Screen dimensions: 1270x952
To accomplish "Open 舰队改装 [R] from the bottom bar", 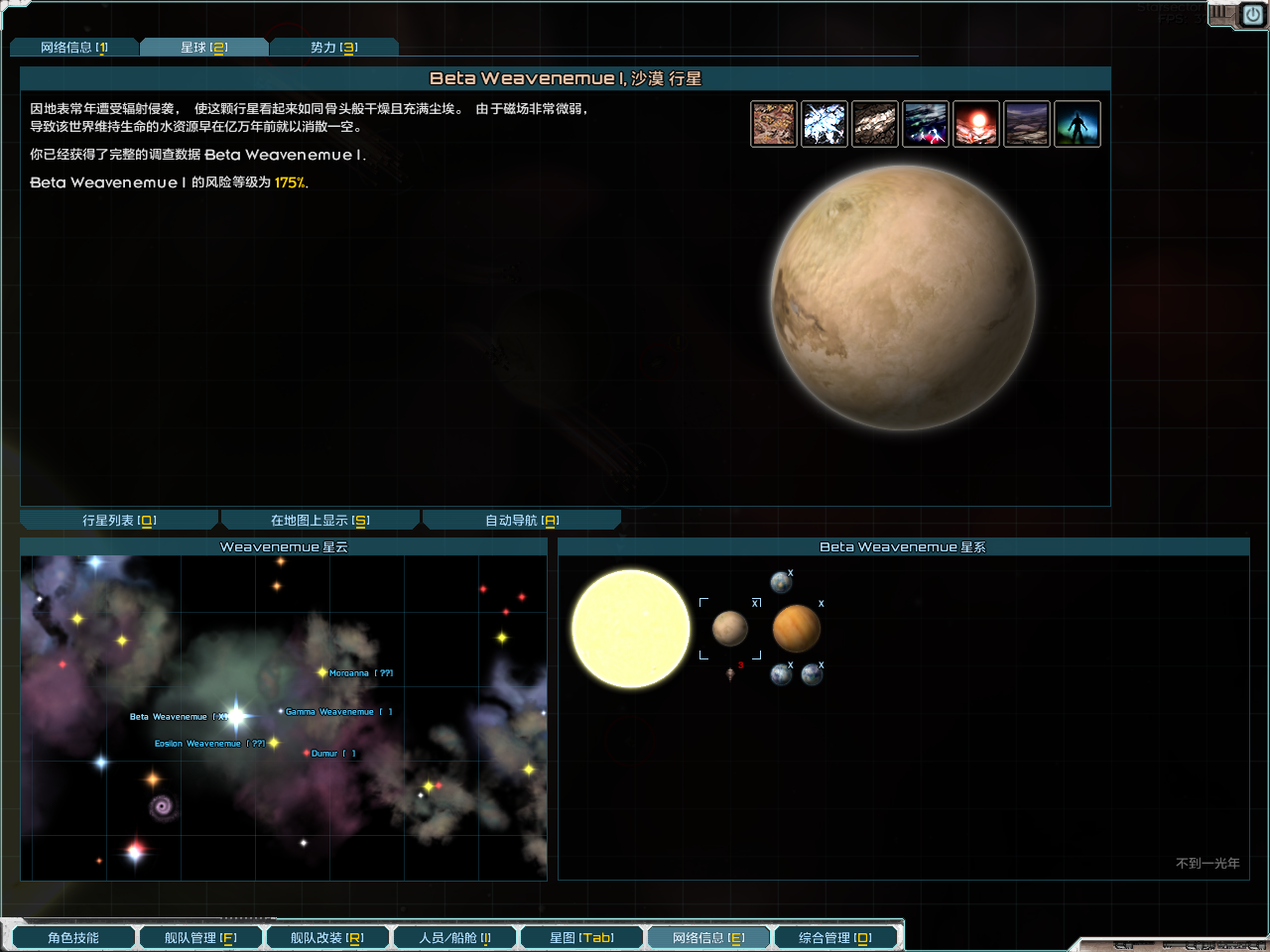I will click(327, 936).
